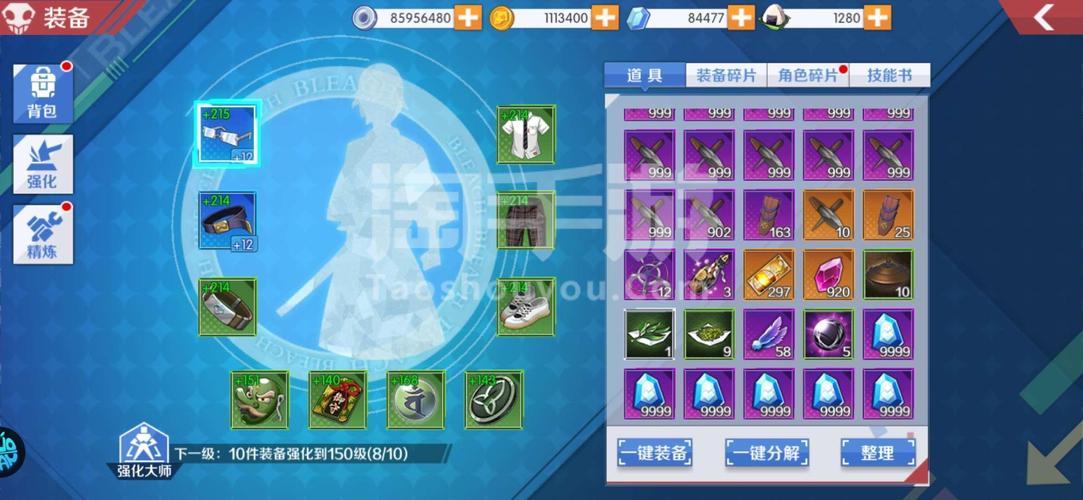Screen dimensions: 1083x500
Task: Choose the winged feather item with 58
Action: (768, 334)
